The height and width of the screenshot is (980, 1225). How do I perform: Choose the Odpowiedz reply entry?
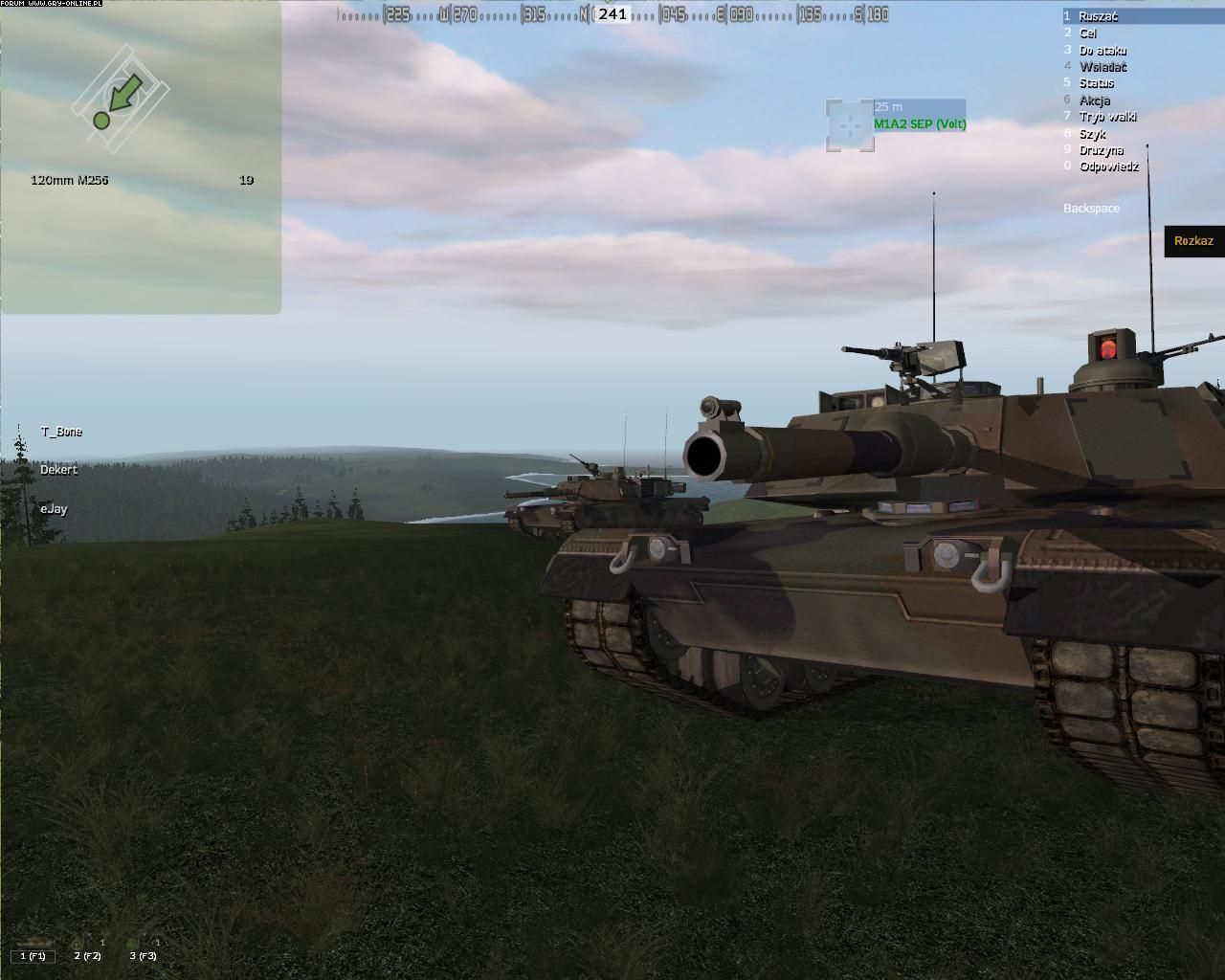(1108, 167)
